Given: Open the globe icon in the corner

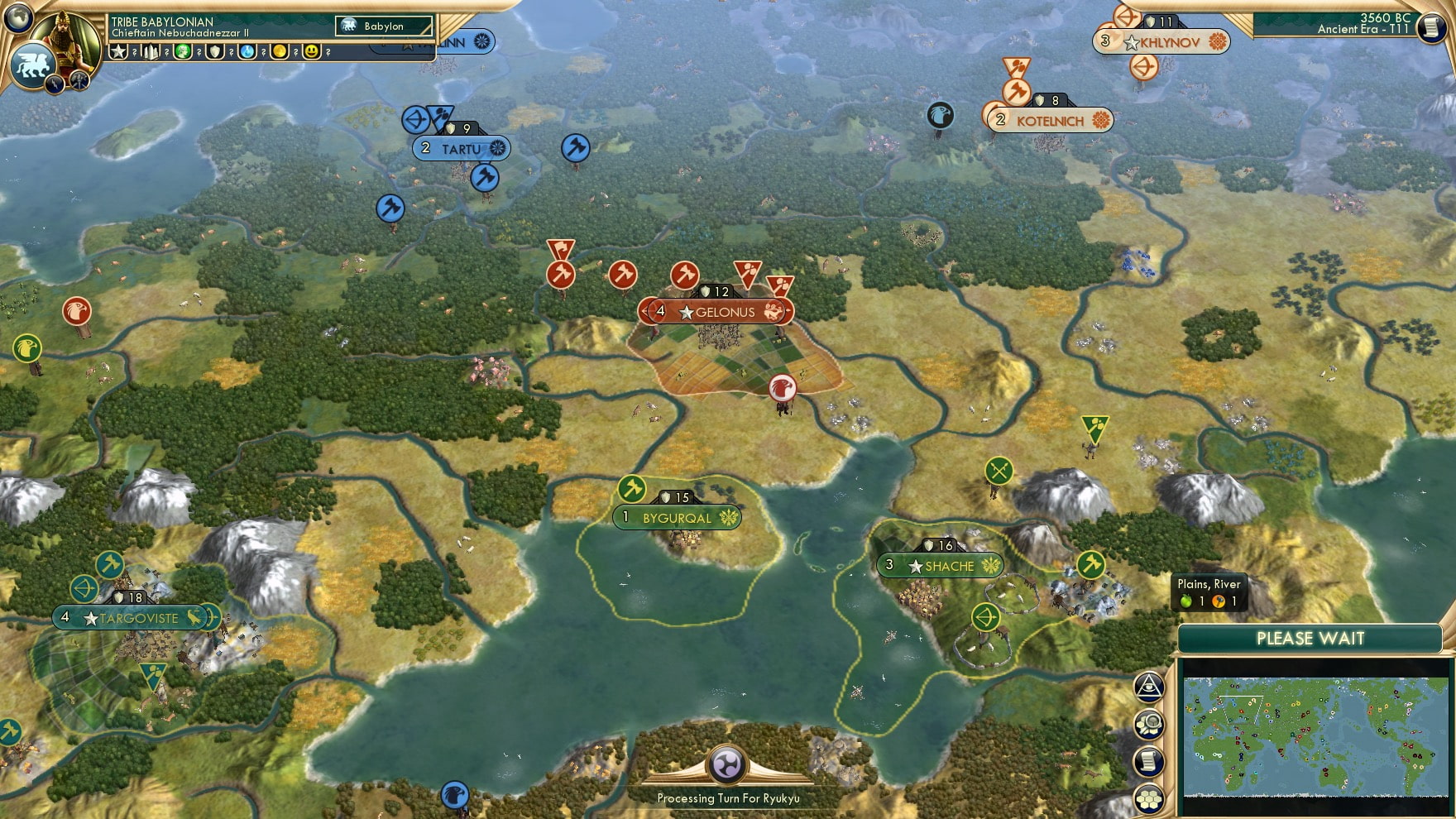Looking at the screenshot, I should tap(18, 17).
